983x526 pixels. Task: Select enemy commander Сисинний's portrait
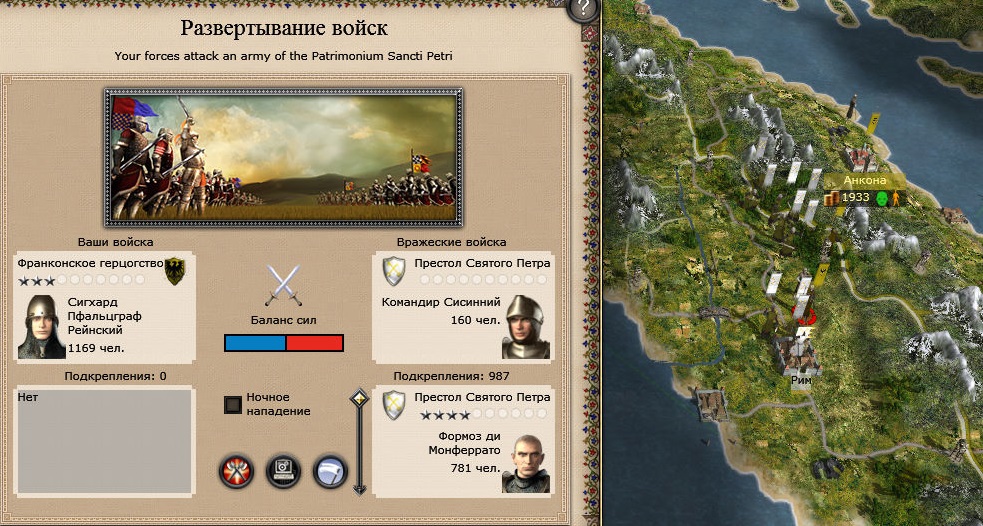pyautogui.click(x=526, y=327)
